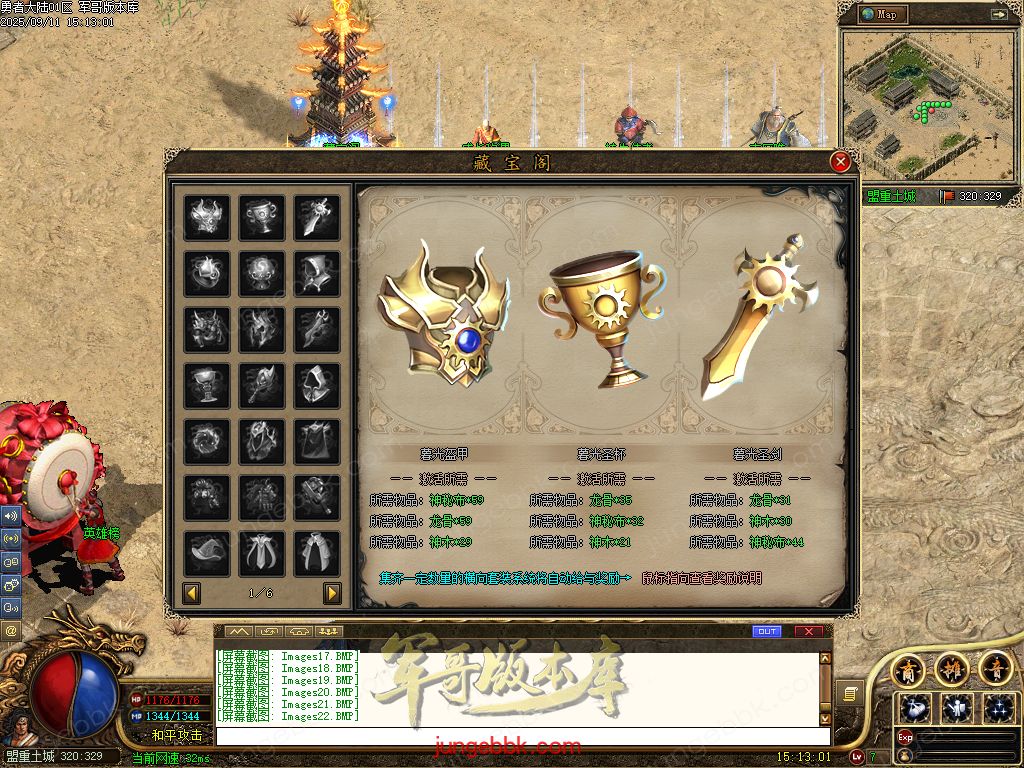
Task: Click the blue OUT button on chat panel
Action: [x=767, y=632]
